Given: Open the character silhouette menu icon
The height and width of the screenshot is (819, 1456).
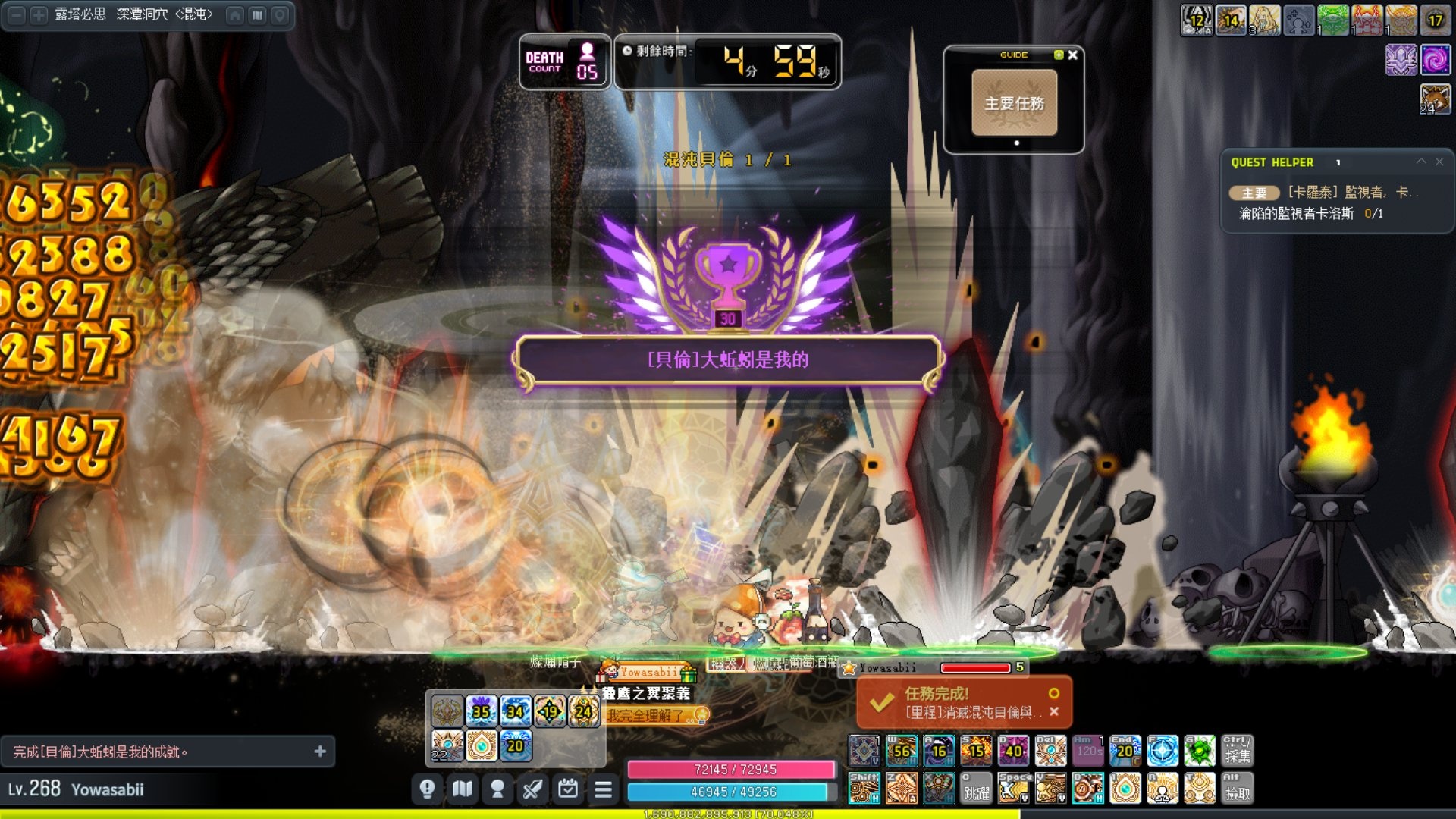Looking at the screenshot, I should tap(497, 789).
